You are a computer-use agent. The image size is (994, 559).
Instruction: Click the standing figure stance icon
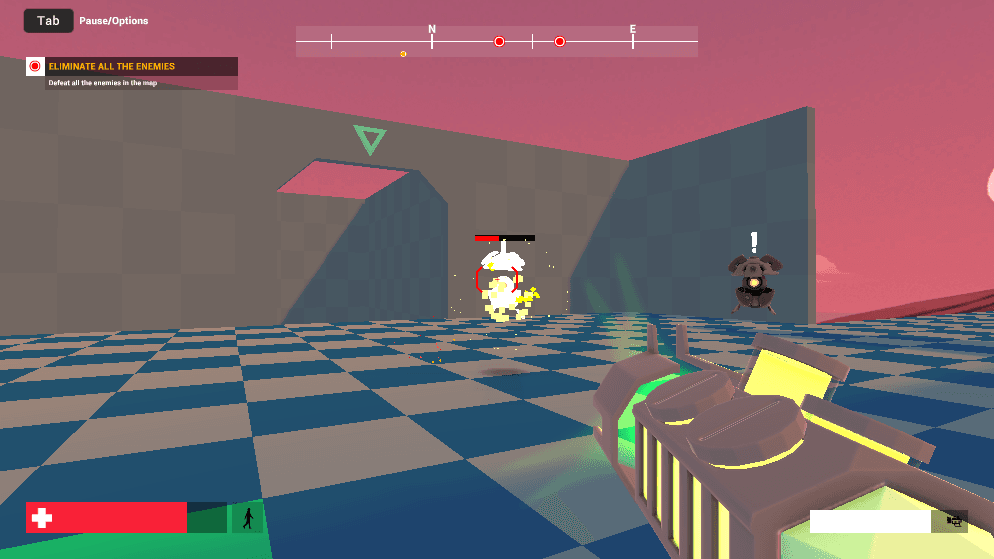click(247, 518)
